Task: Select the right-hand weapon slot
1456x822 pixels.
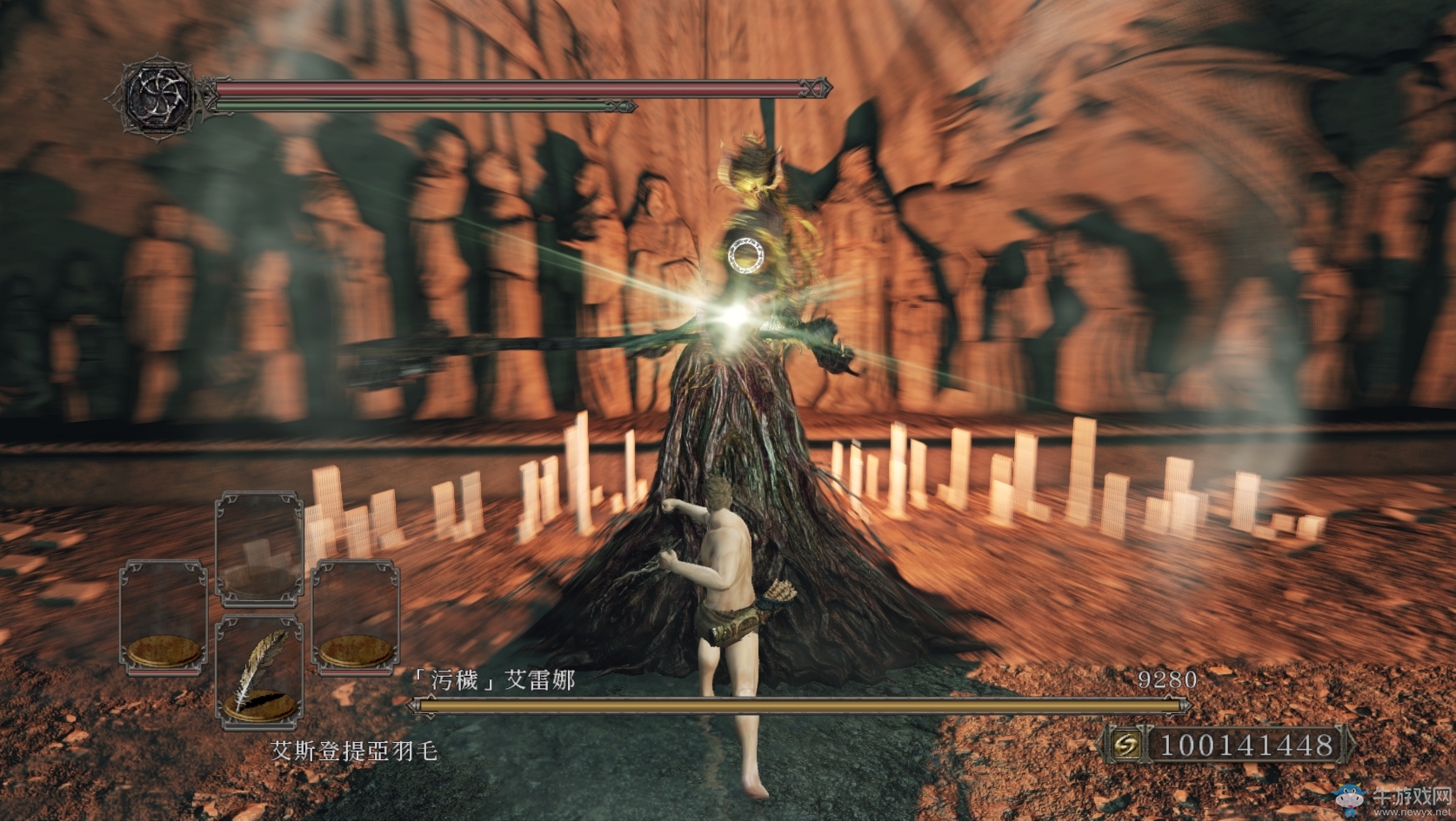Action: coord(355,618)
